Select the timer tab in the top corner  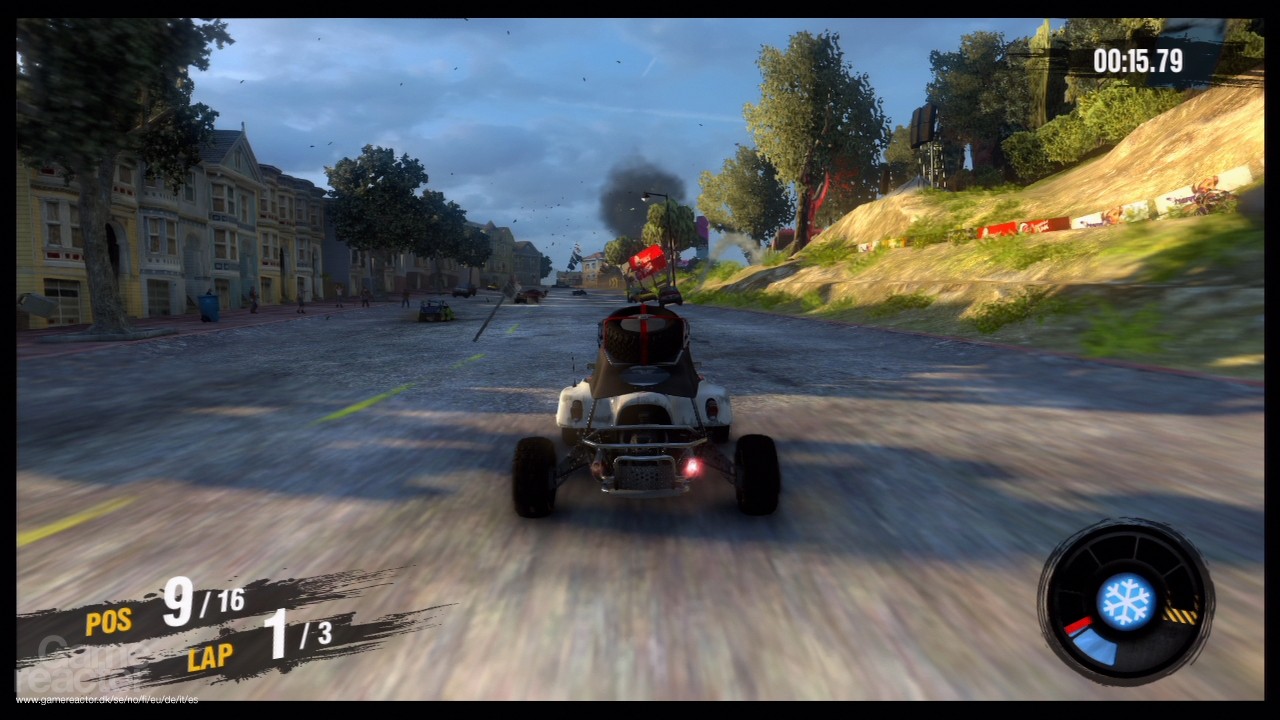pyautogui.click(x=1138, y=60)
